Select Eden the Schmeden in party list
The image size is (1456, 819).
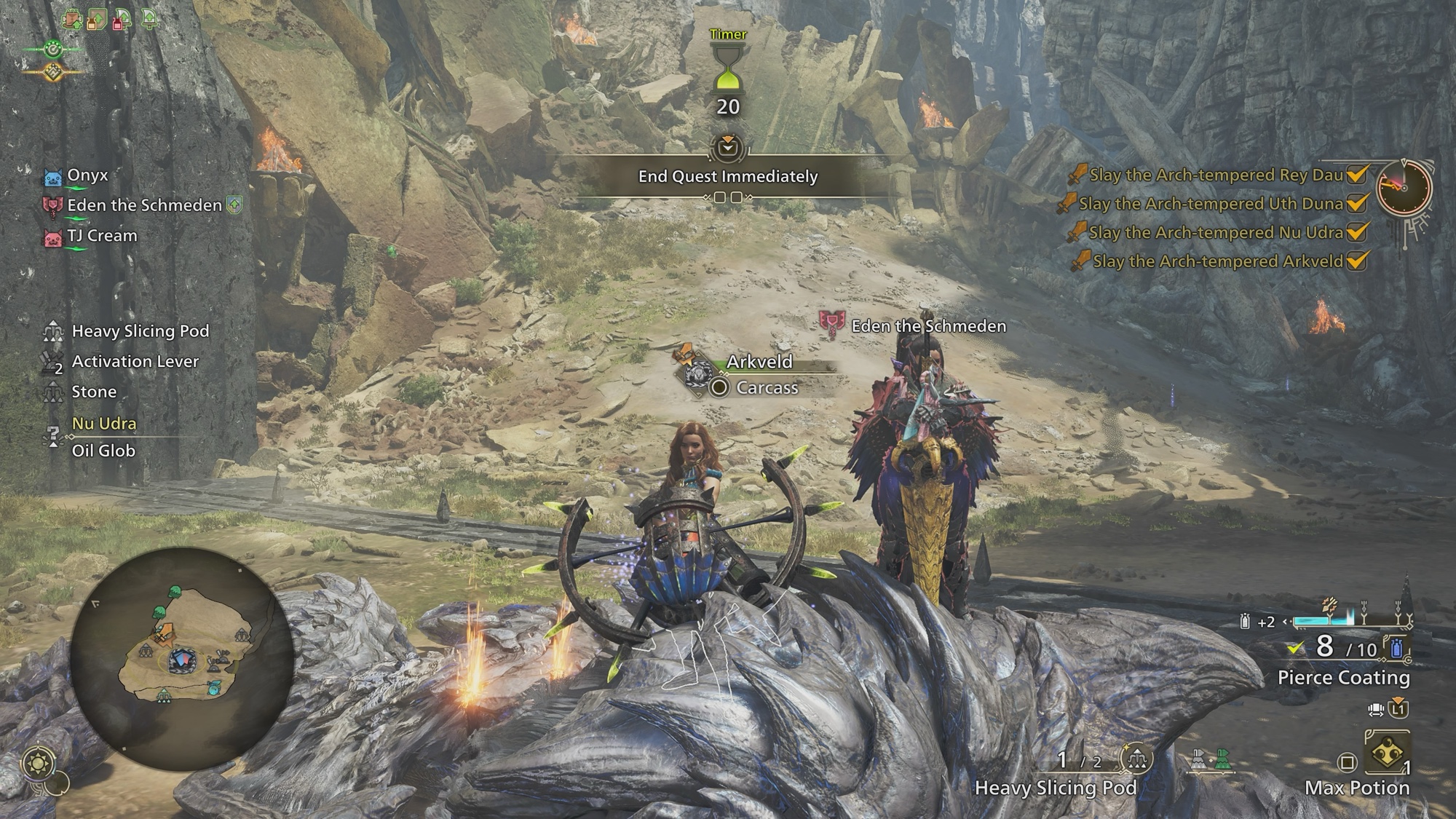click(x=144, y=205)
